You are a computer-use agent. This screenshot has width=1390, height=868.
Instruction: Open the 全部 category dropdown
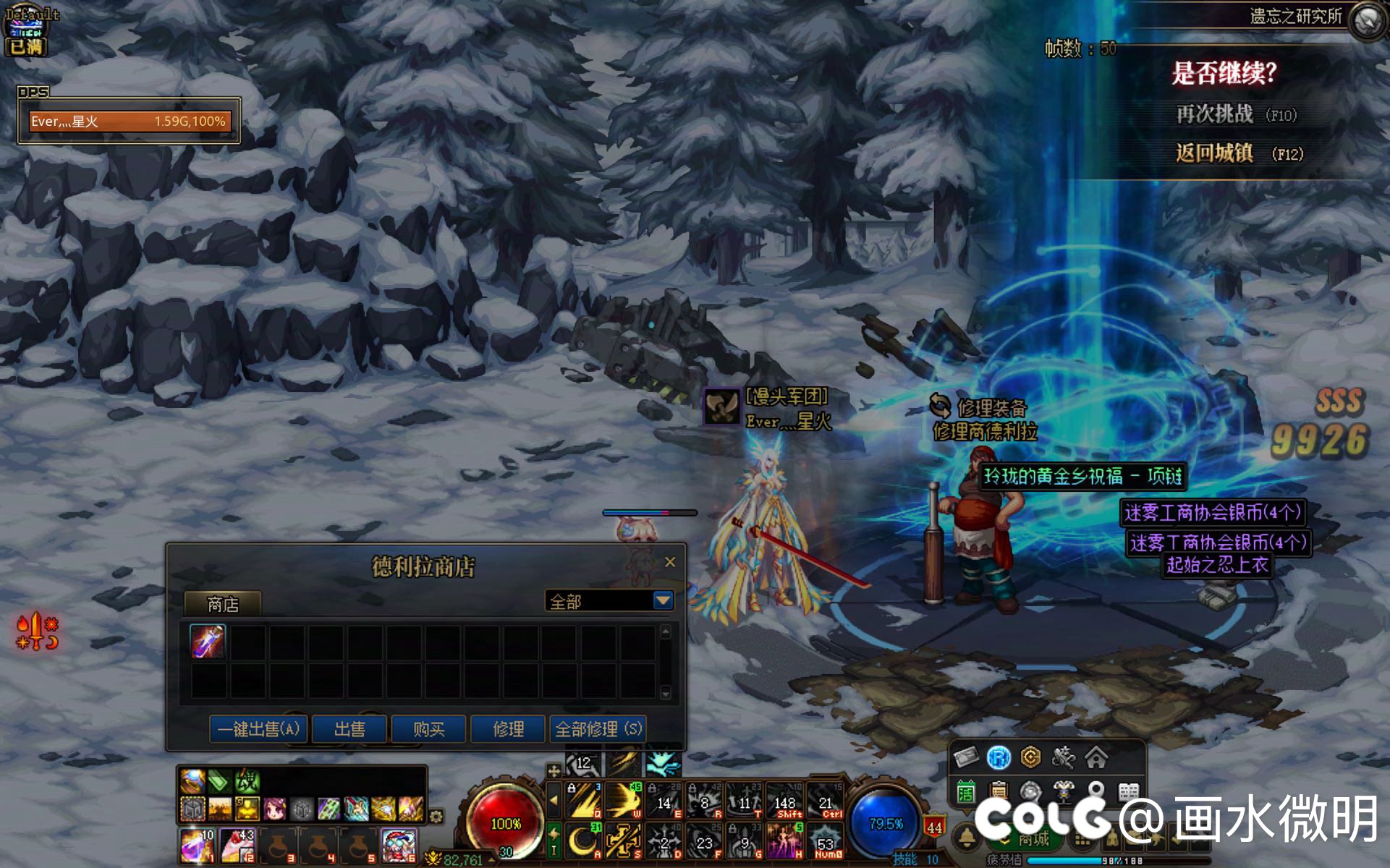(663, 600)
